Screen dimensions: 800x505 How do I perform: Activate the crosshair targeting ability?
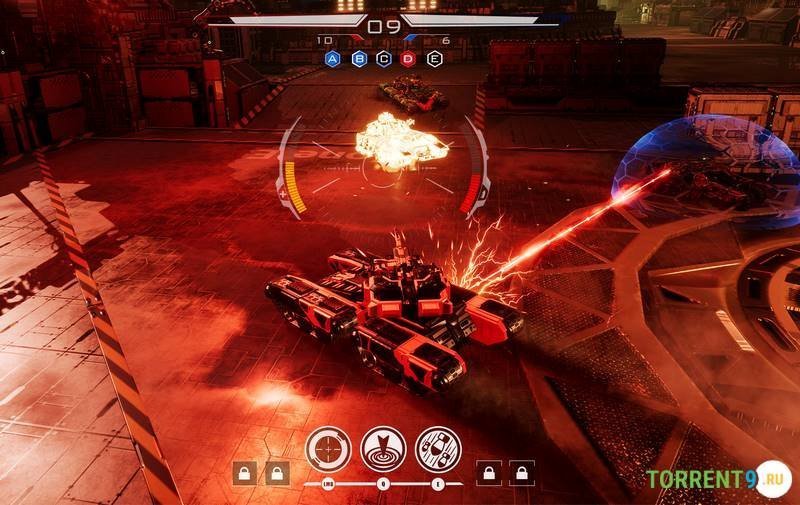[x=328, y=448]
